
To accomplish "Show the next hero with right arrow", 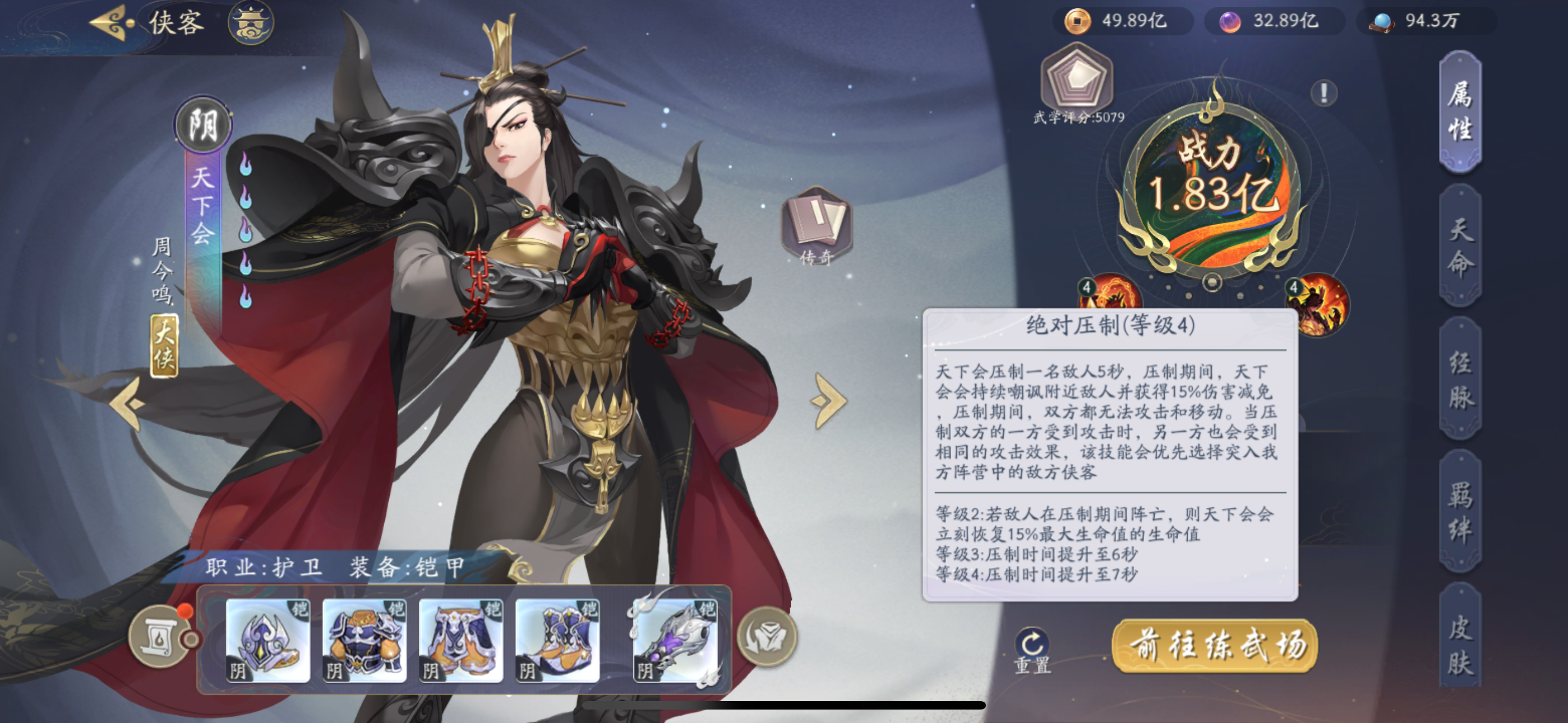I will pyautogui.click(x=828, y=401).
